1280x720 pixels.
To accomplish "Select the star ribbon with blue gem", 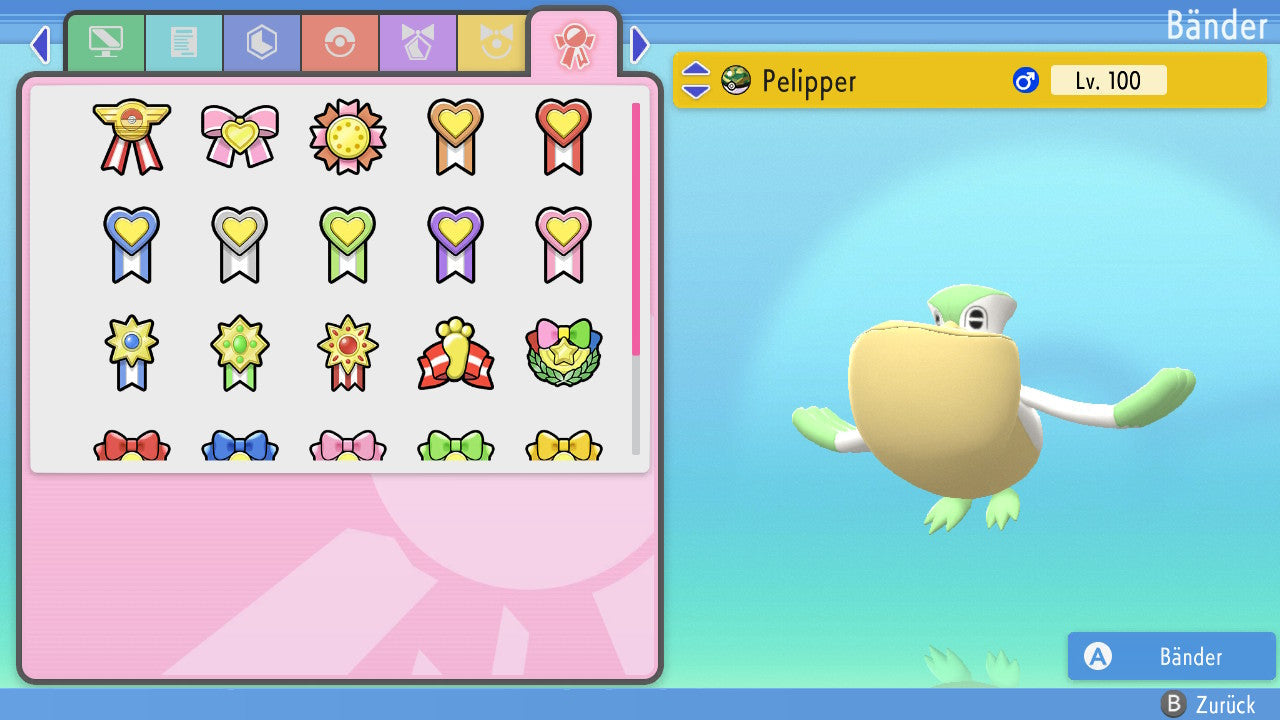I will click(x=131, y=352).
